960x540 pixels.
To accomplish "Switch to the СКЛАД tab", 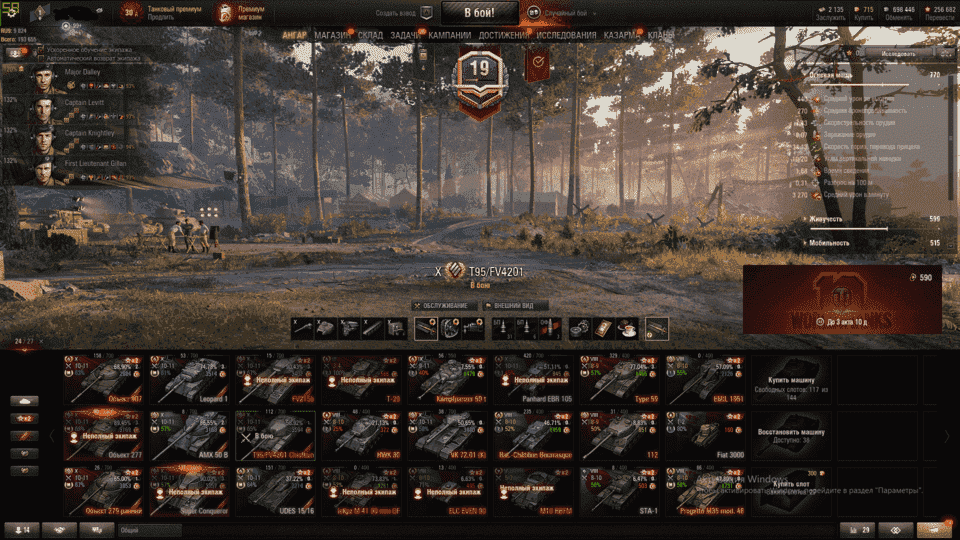I will coord(370,35).
